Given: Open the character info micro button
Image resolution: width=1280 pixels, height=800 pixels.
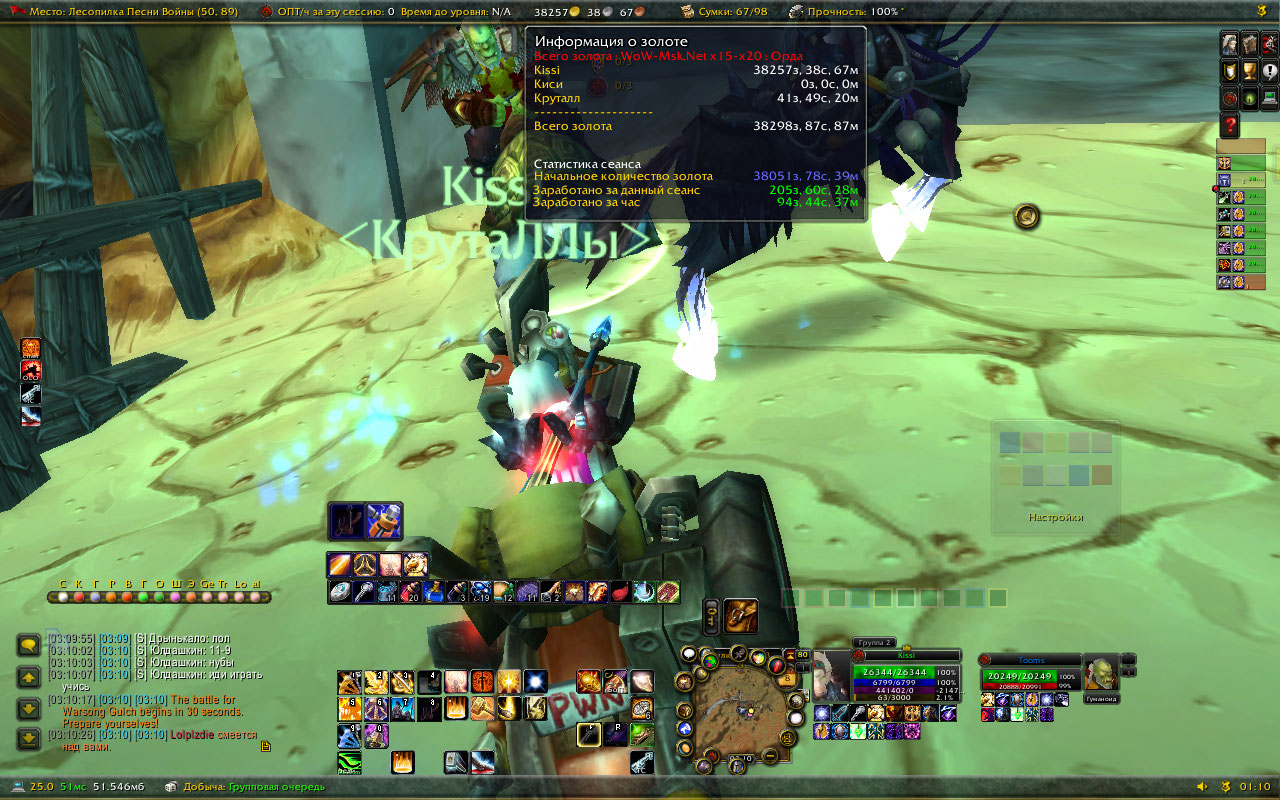Looking at the screenshot, I should tap(1229, 45).
